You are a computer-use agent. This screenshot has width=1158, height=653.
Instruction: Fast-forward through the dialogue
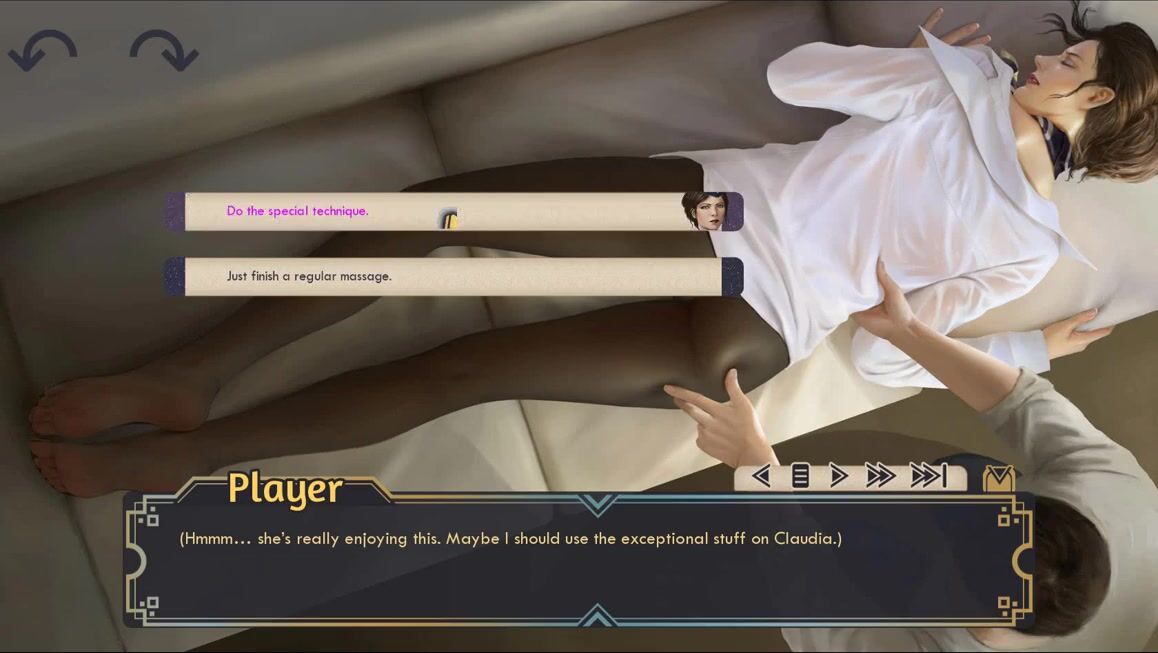tap(880, 476)
